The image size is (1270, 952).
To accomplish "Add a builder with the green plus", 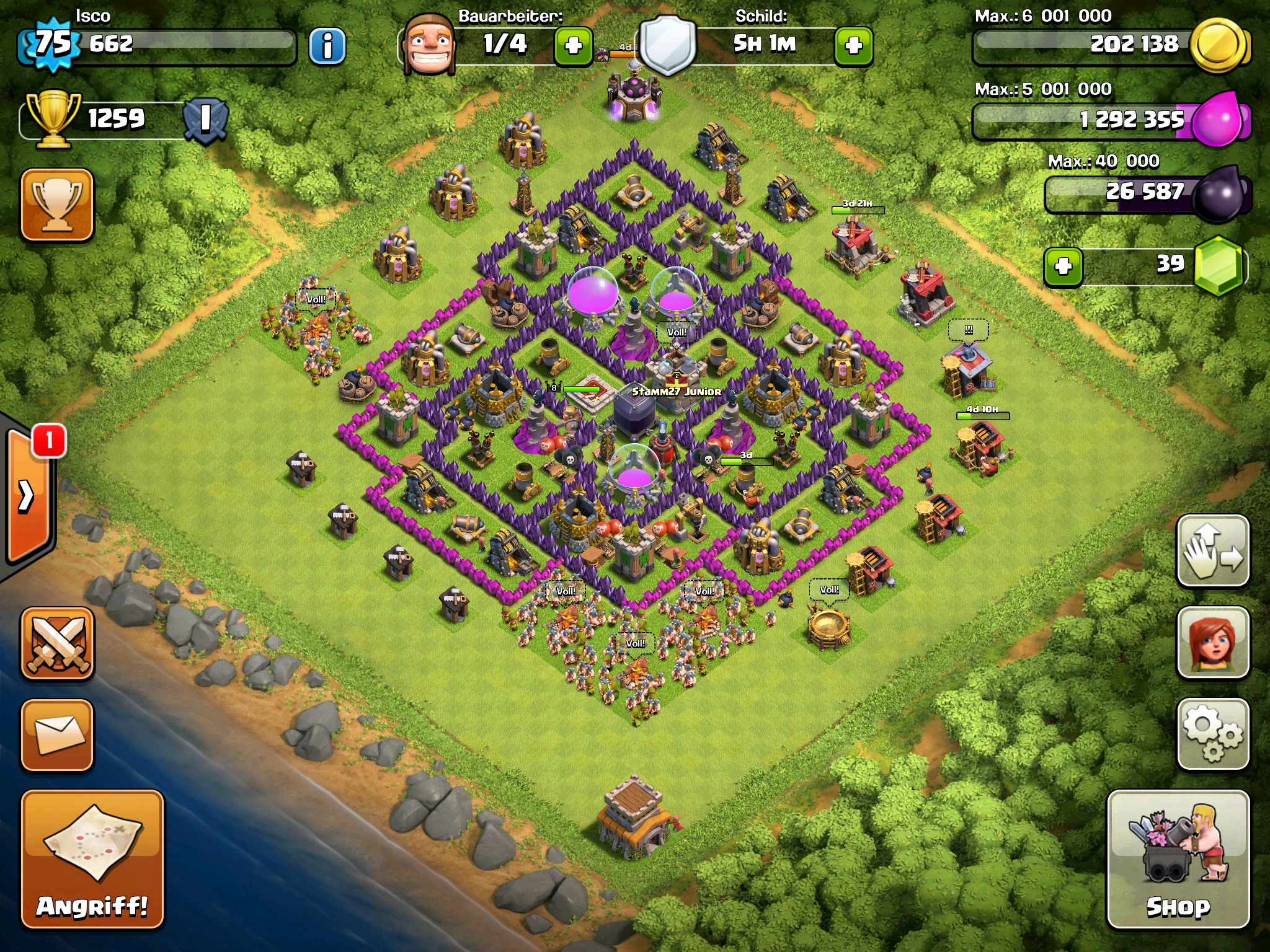I will tap(574, 46).
